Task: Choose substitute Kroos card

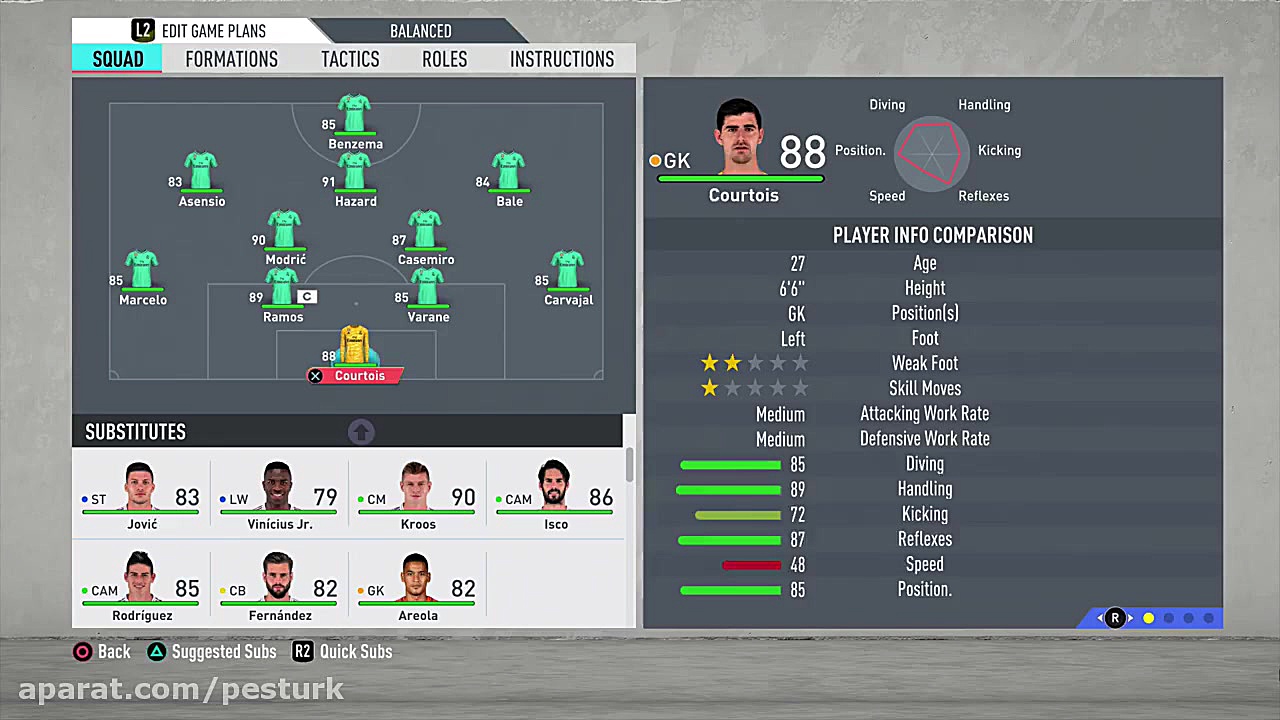Action: 417,496
